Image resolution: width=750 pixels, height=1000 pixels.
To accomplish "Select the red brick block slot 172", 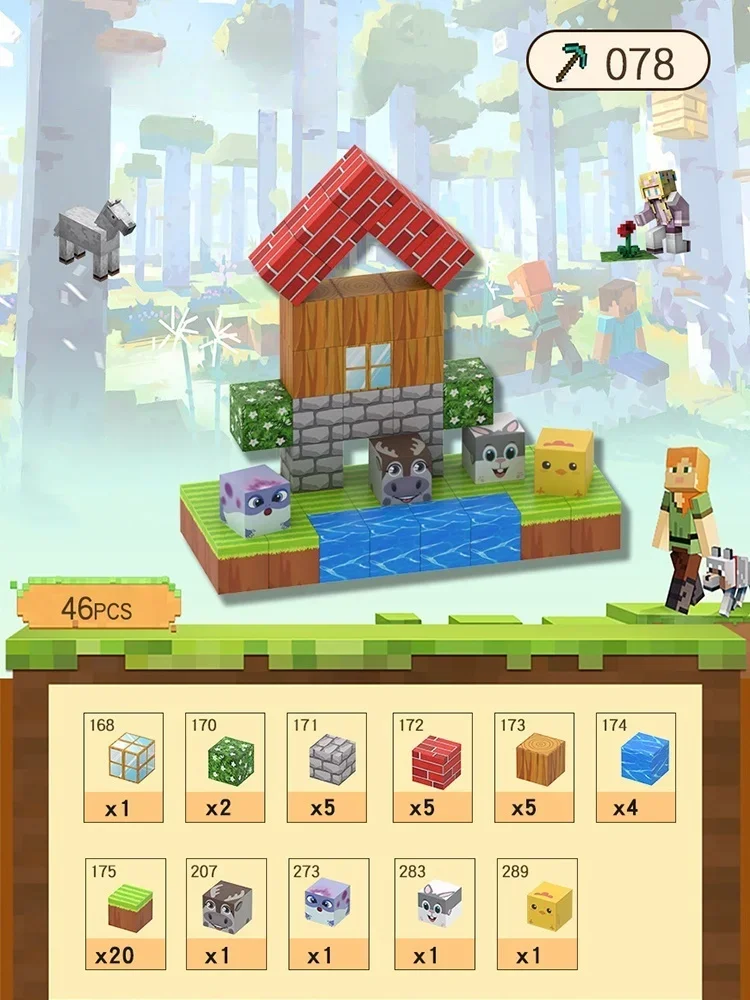I will click(433, 767).
